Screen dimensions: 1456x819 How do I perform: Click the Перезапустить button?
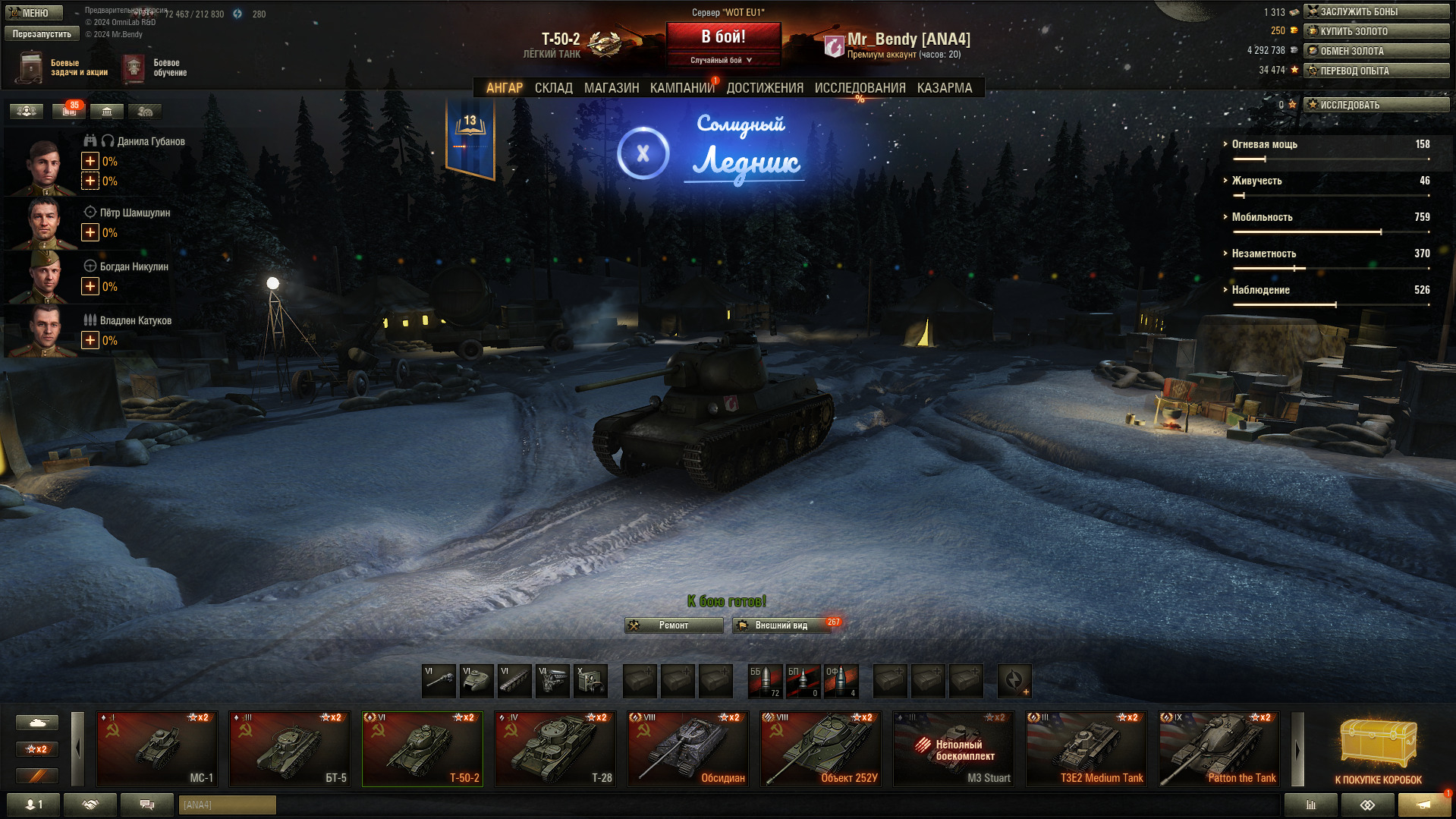pyautogui.click(x=42, y=33)
